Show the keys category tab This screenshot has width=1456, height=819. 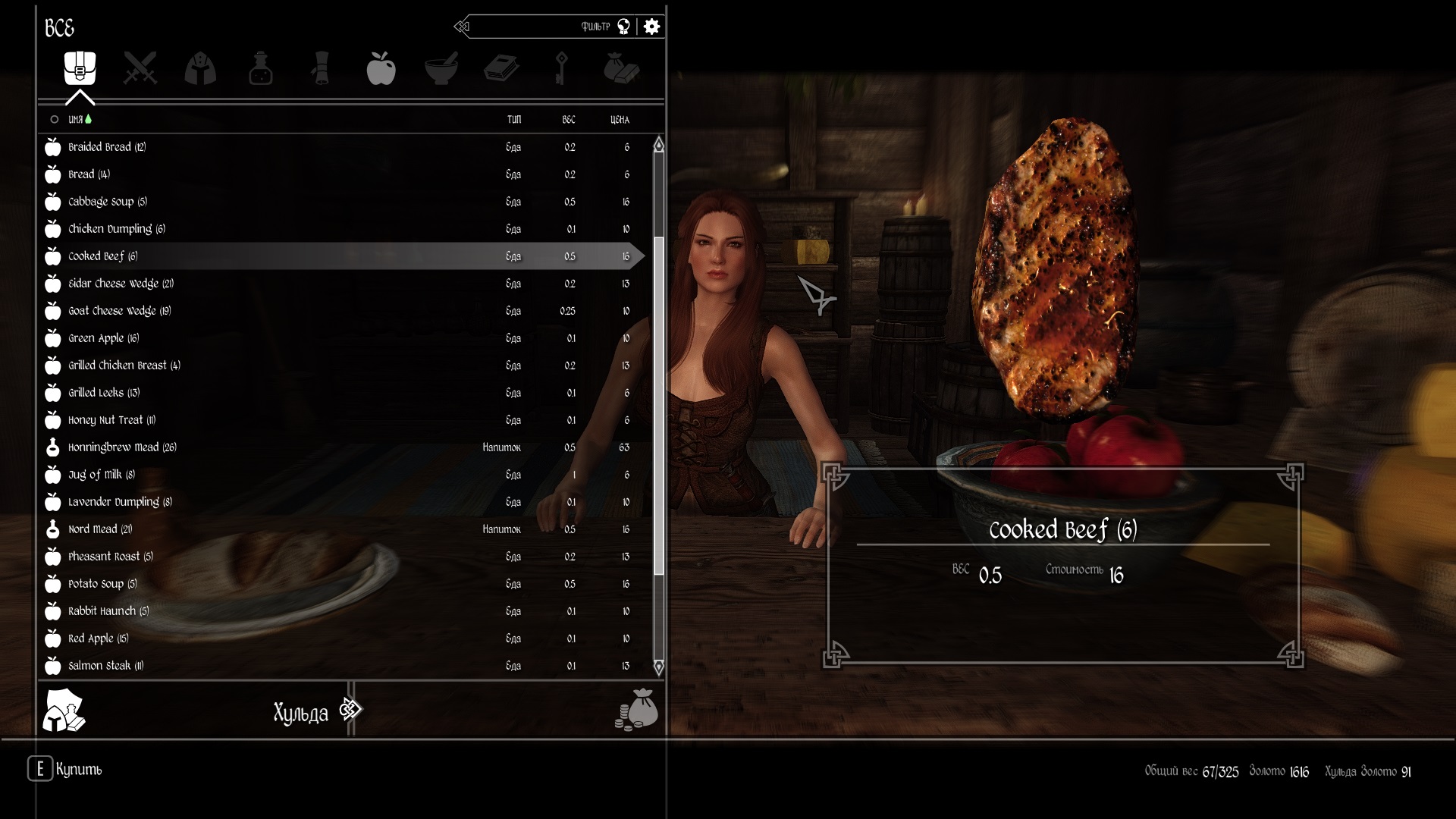[x=561, y=68]
